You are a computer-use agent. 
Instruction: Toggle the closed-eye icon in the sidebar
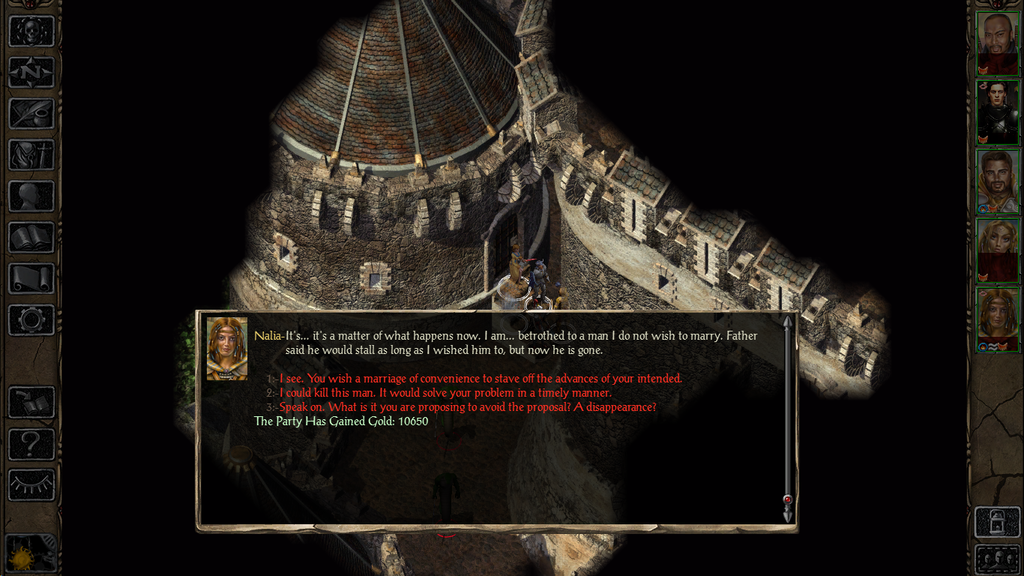[31, 485]
